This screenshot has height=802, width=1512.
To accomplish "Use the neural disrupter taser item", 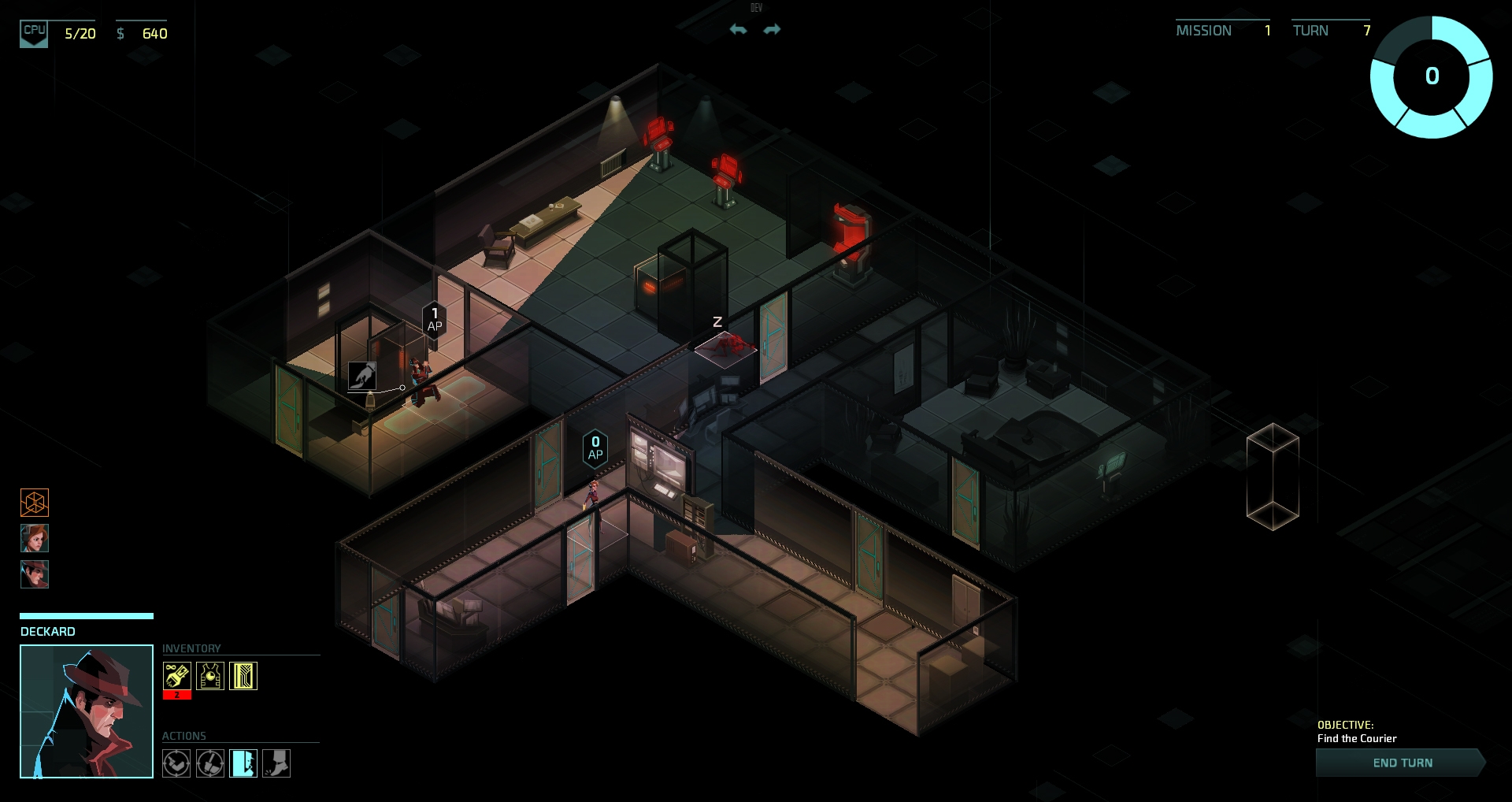I will coord(176,676).
